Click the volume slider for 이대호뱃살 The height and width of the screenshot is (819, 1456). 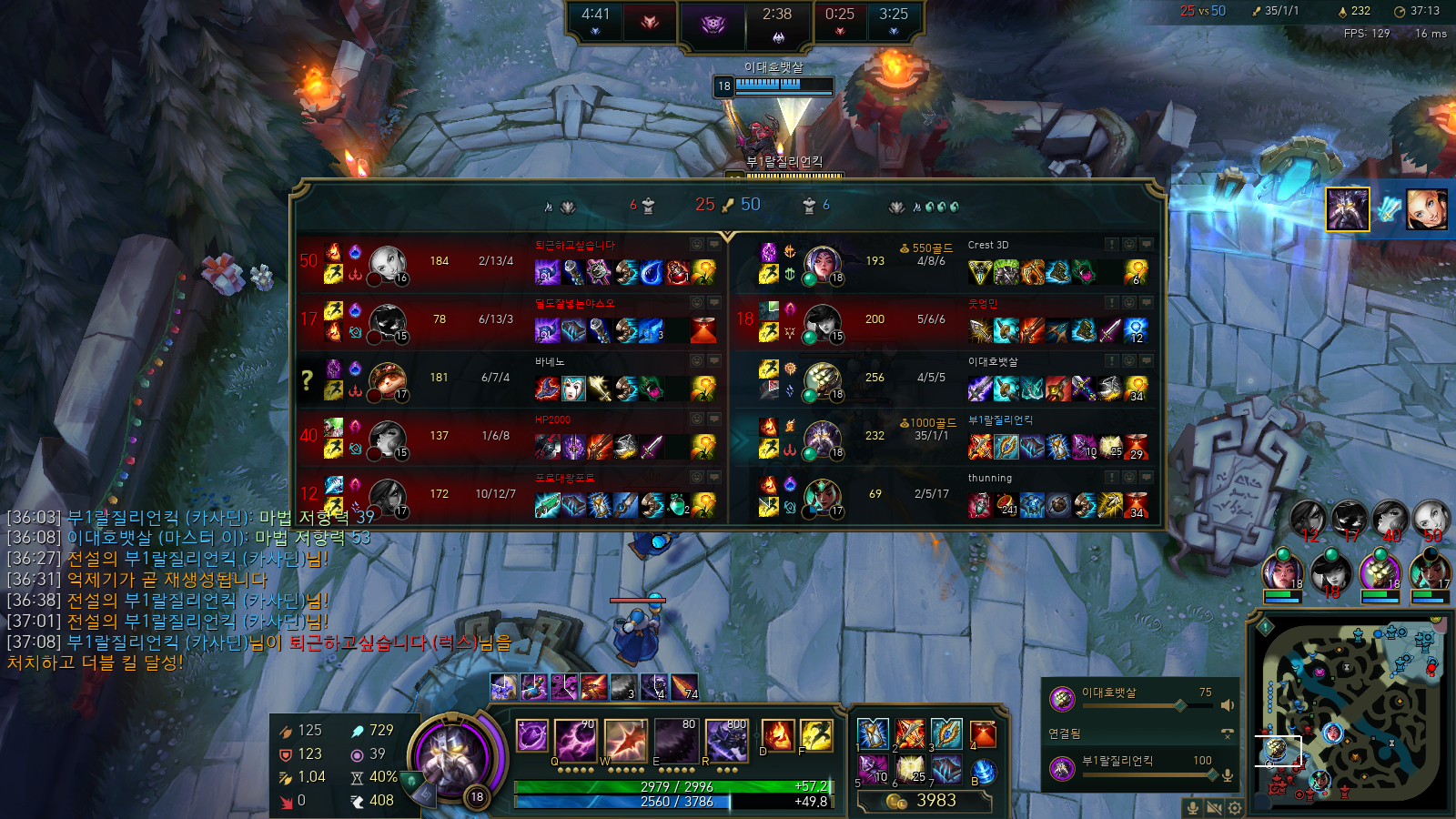coord(1180,705)
